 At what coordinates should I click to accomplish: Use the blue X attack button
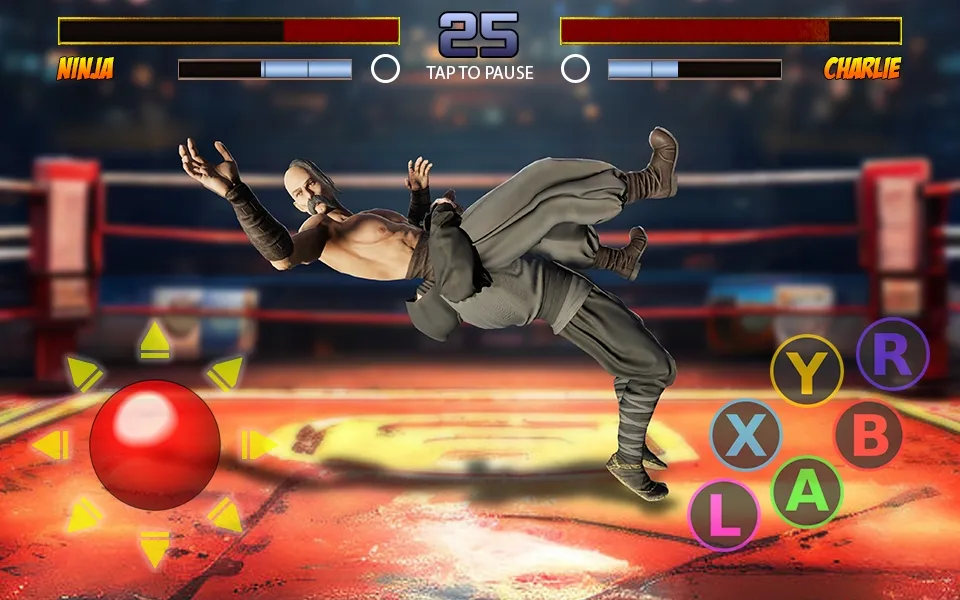(745, 436)
